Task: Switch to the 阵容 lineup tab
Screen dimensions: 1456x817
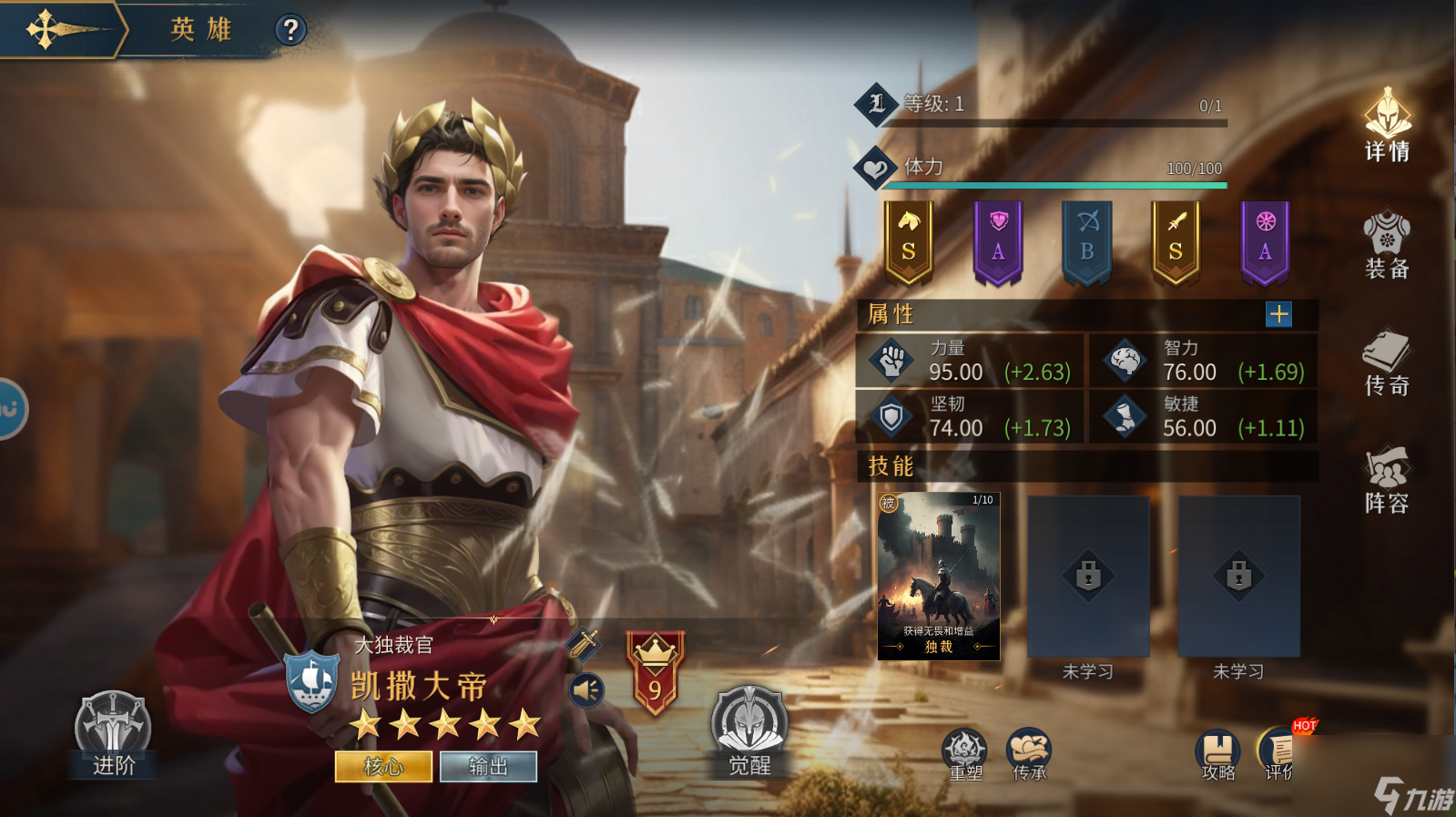Action: pyautogui.click(x=1387, y=480)
